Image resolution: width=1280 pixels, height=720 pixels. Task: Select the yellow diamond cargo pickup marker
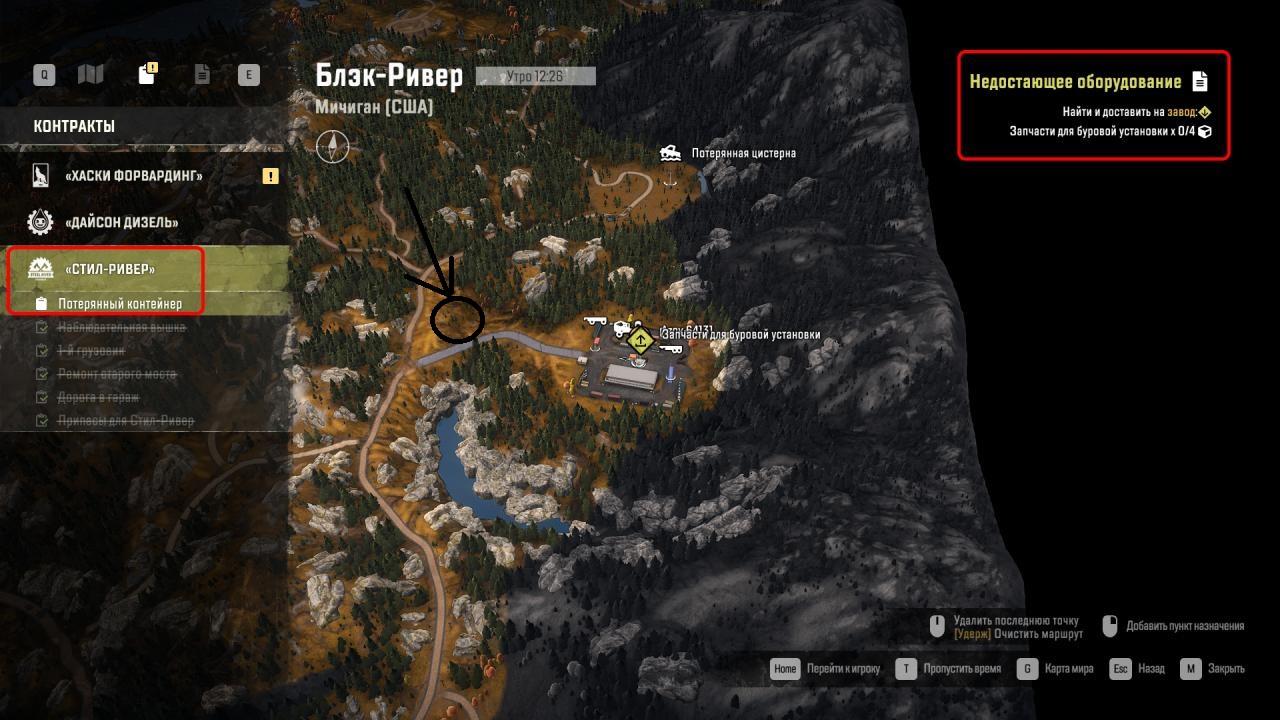640,341
